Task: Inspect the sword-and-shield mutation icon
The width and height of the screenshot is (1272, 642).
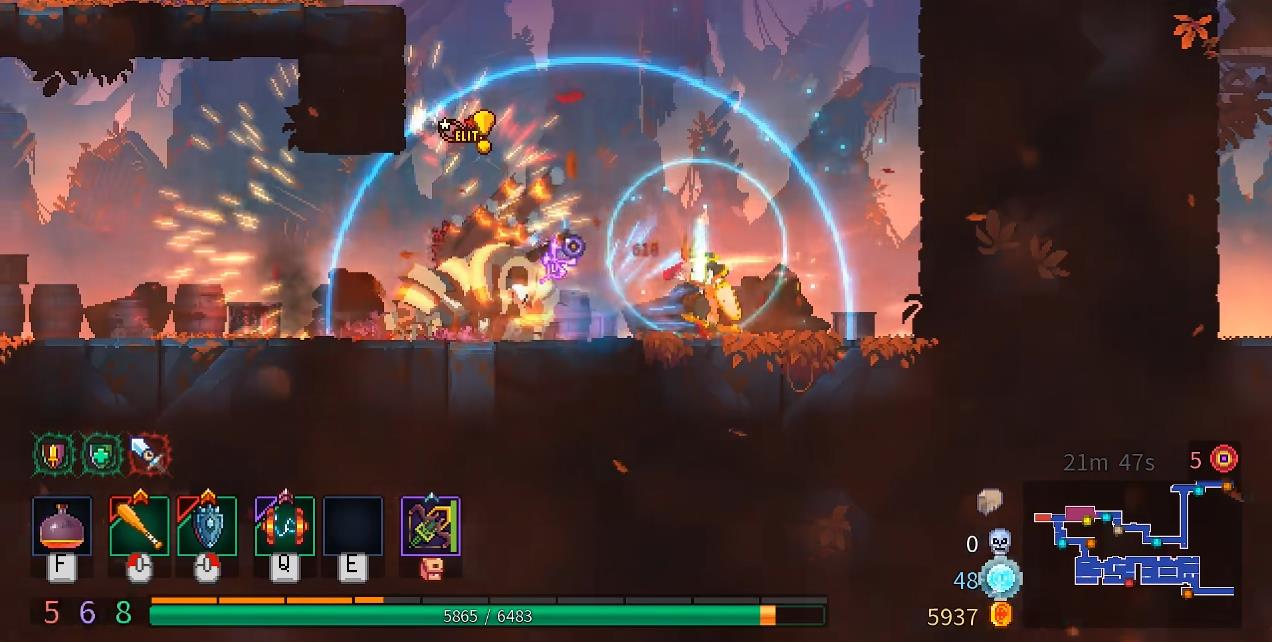Action: (x=53, y=455)
